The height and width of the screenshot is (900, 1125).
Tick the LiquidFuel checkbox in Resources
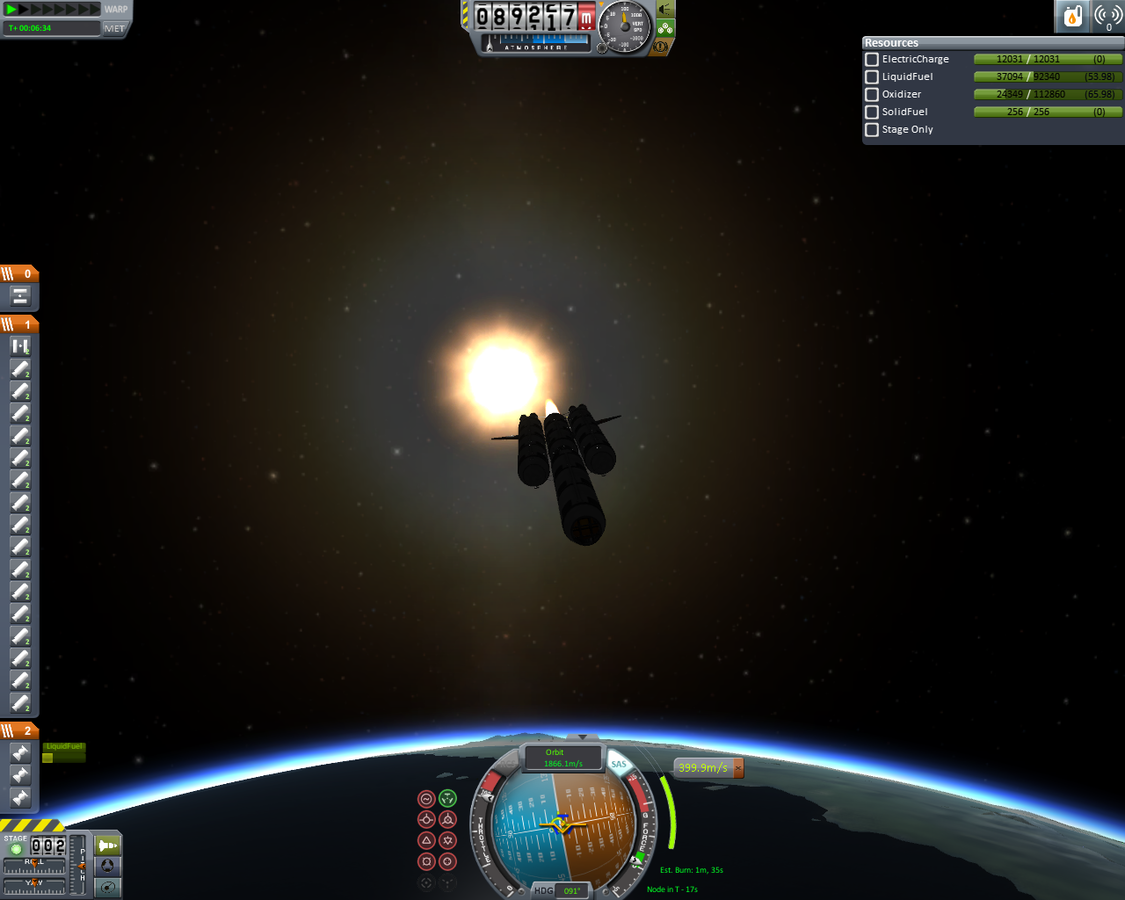click(872, 77)
